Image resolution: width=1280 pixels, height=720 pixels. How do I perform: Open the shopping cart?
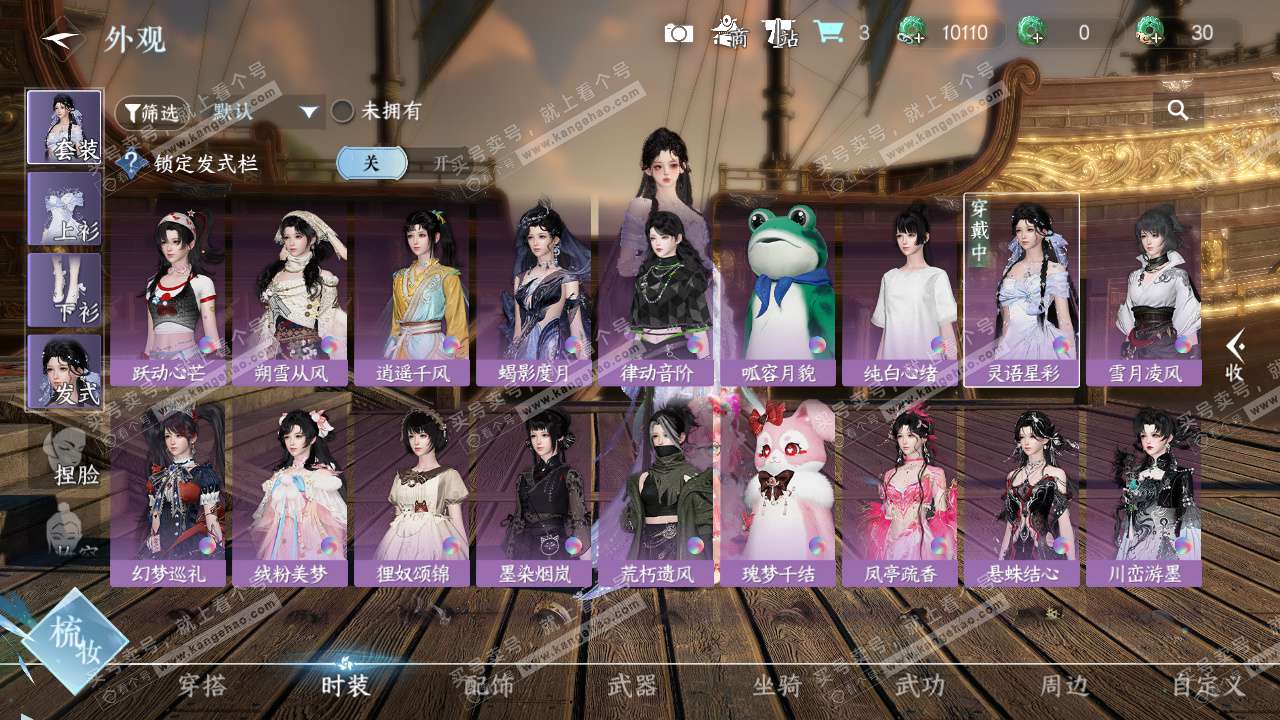pos(828,32)
